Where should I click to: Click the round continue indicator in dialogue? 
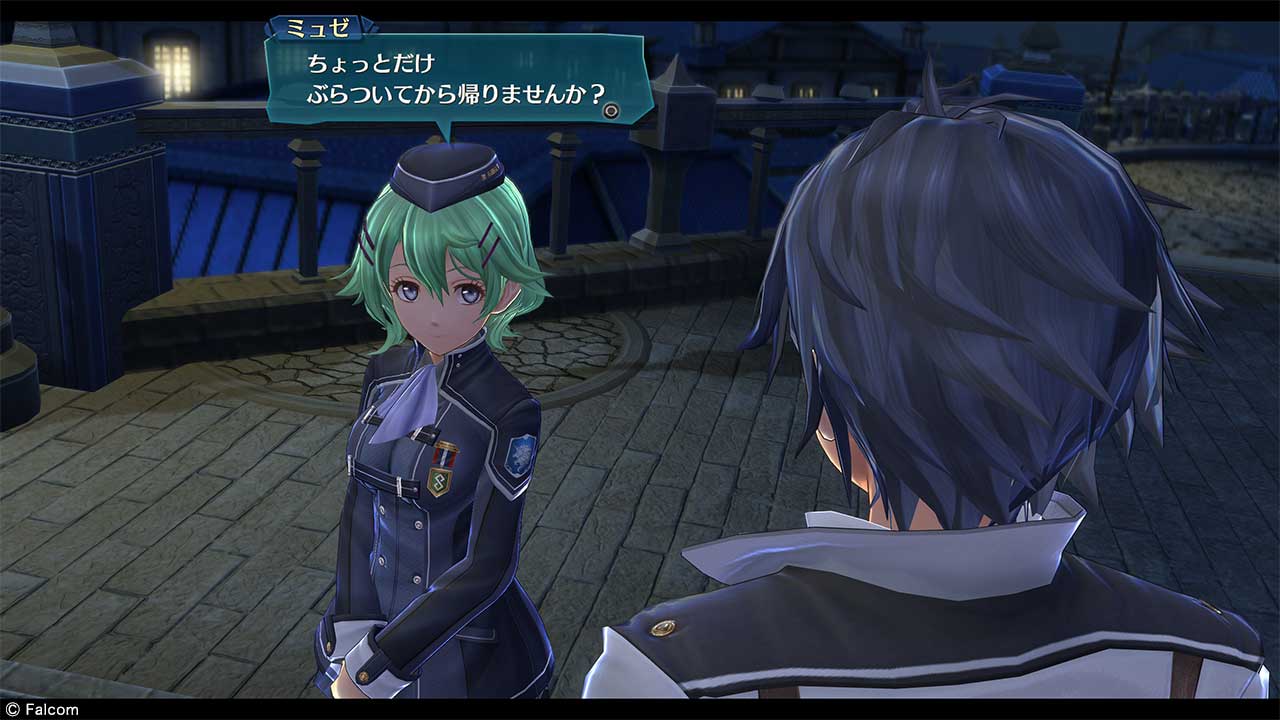point(611,111)
